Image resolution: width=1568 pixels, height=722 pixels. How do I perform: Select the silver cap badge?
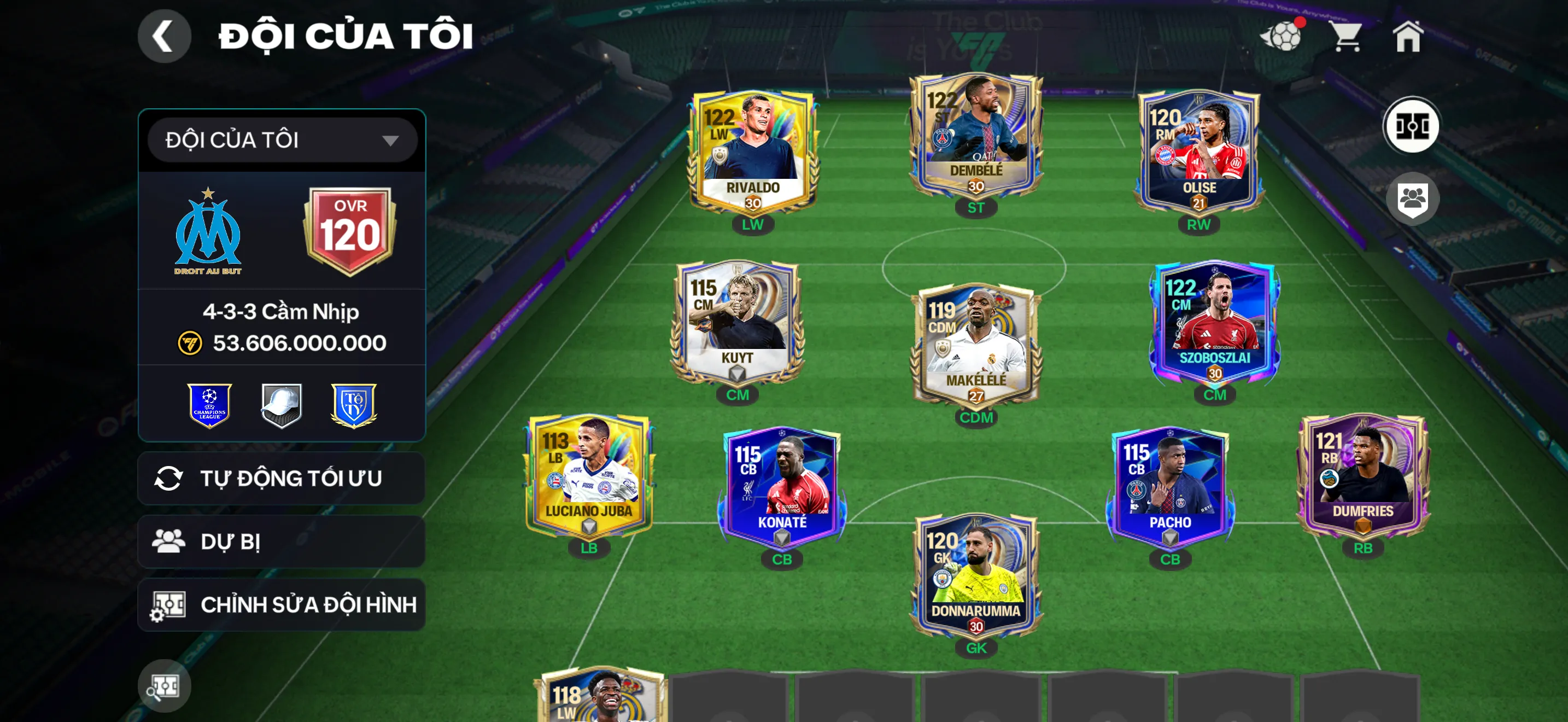pyautogui.click(x=280, y=404)
